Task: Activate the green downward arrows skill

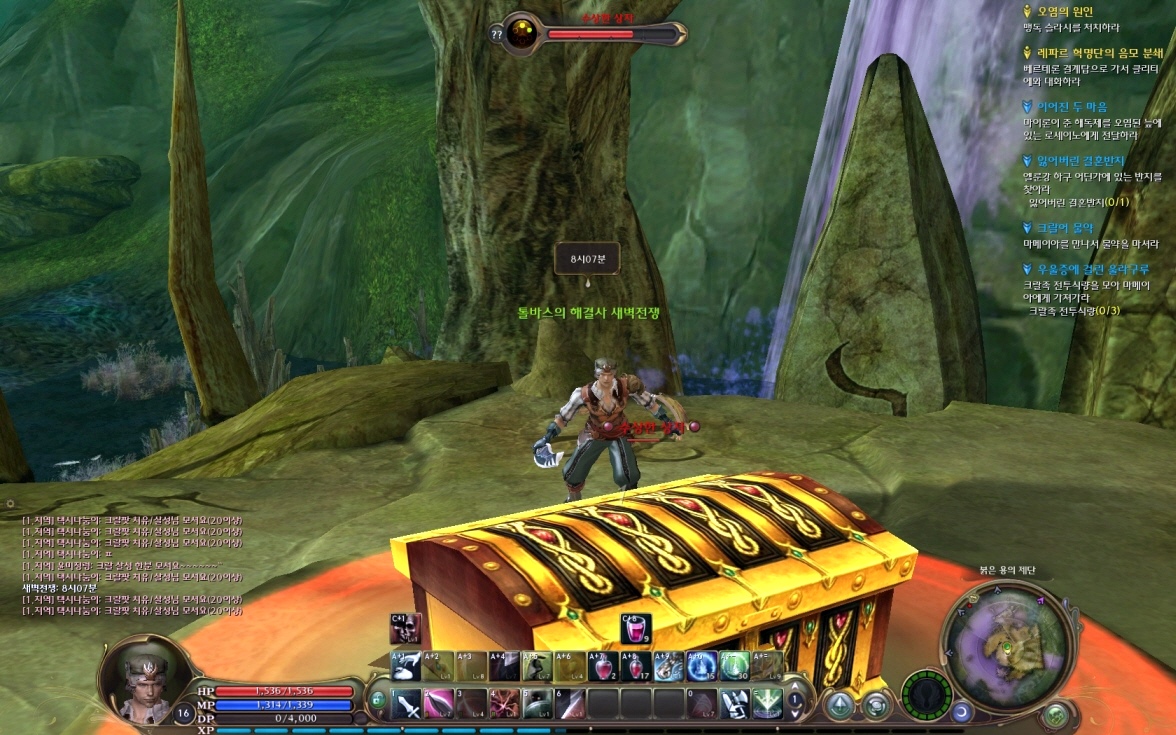Action: click(767, 704)
